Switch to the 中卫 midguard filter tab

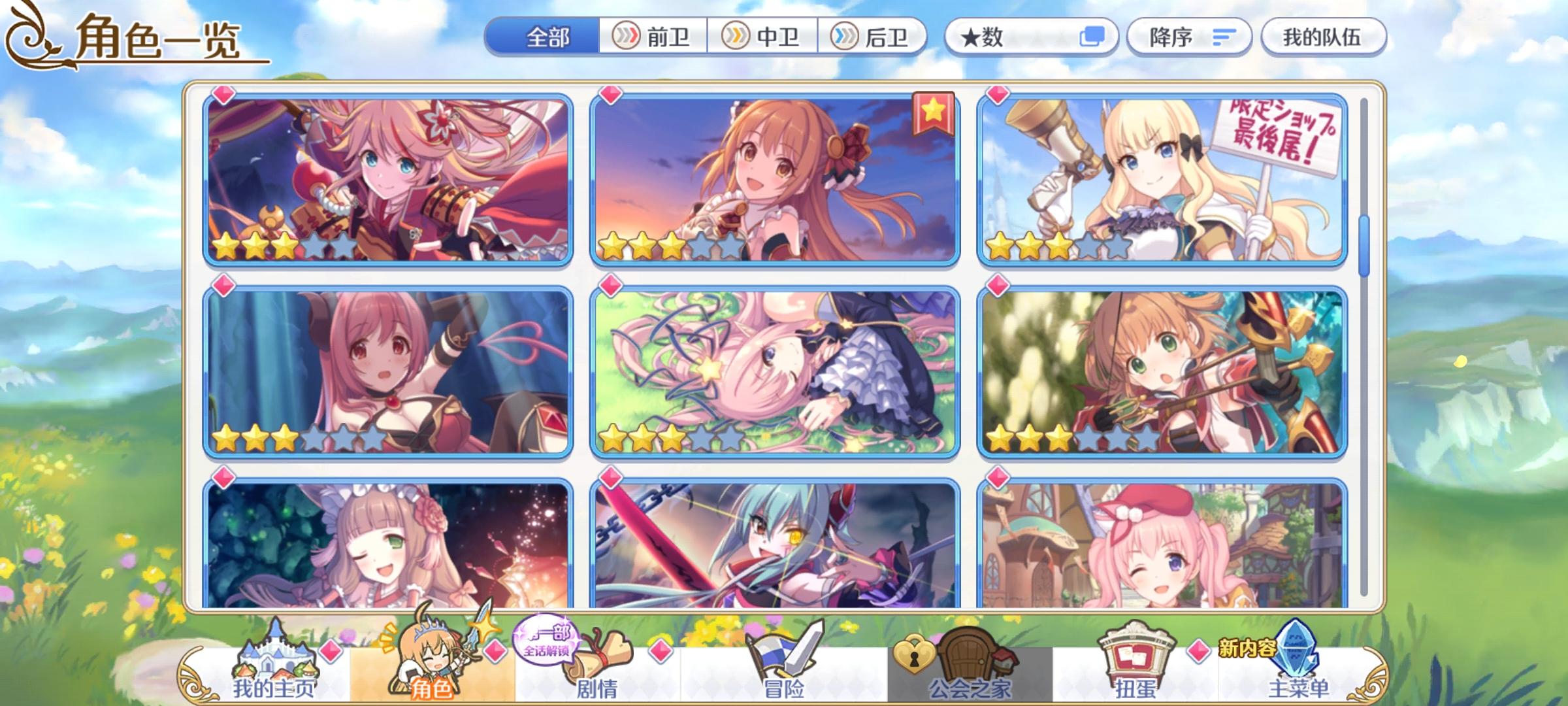760,38
